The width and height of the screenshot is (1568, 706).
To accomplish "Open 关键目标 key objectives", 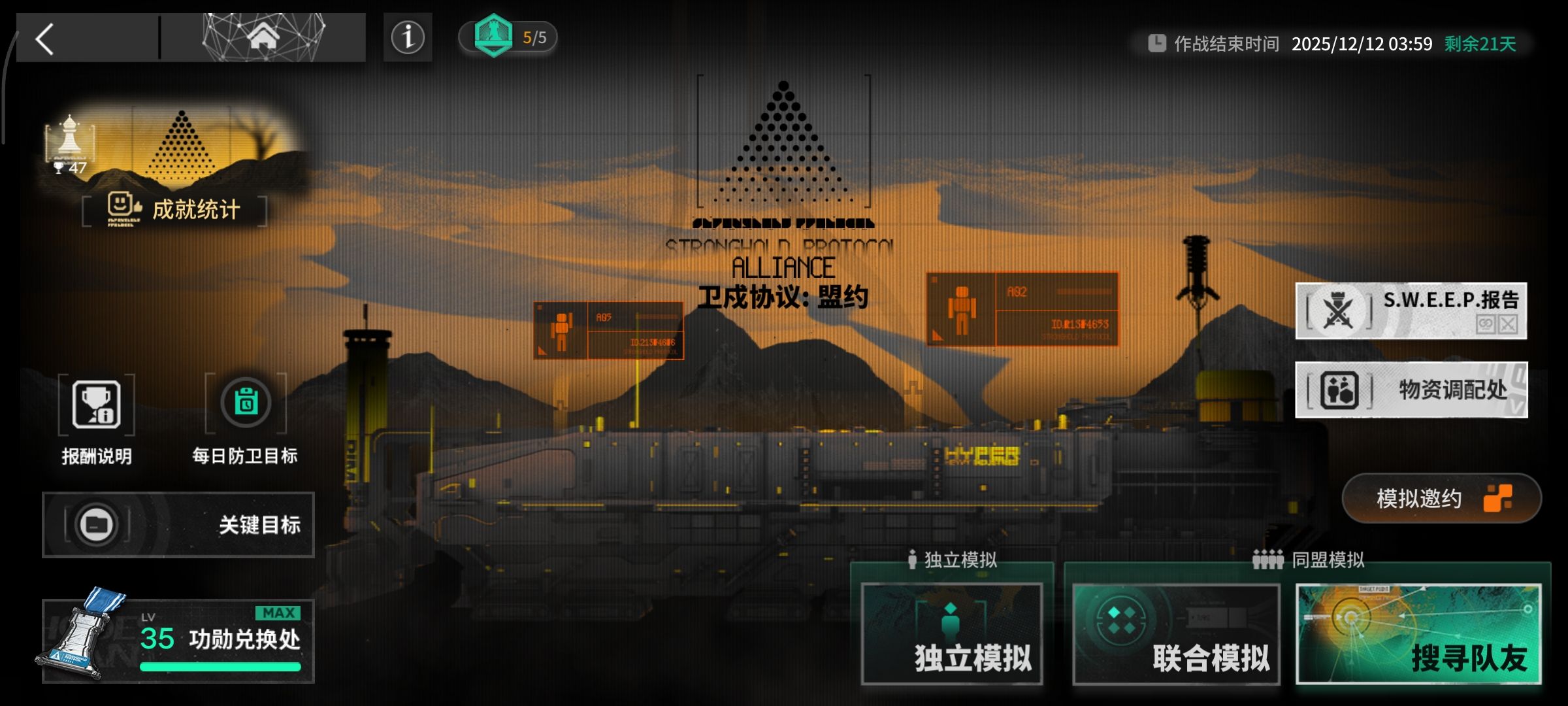I will [x=178, y=524].
